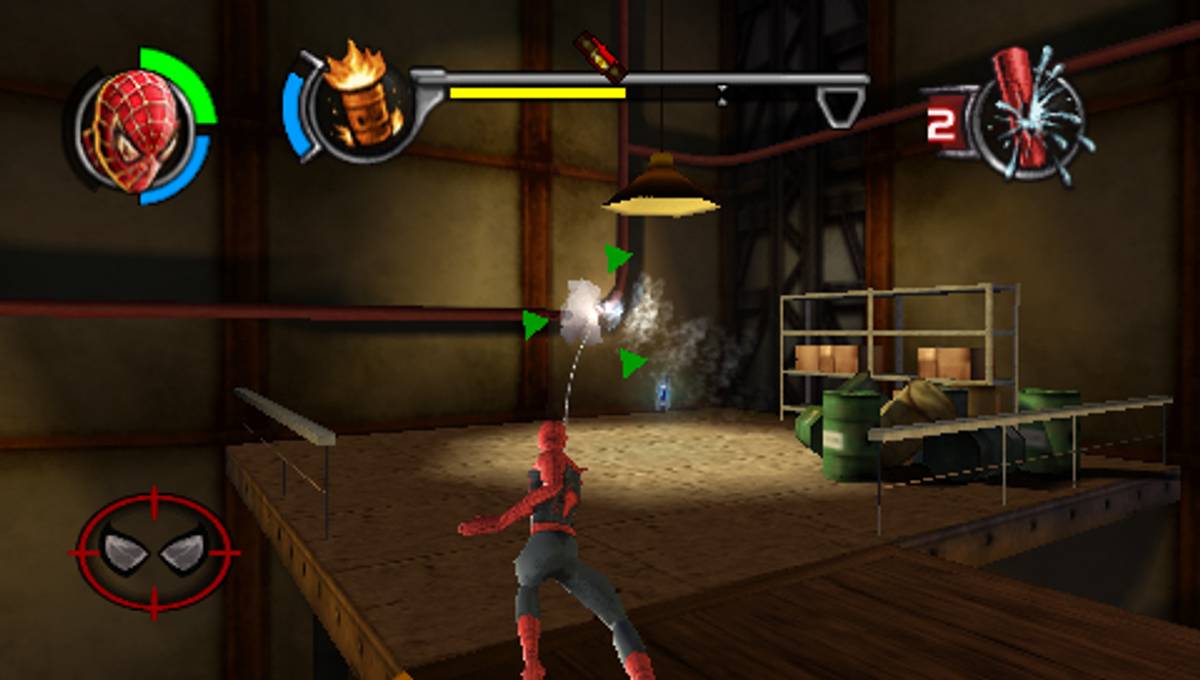Image resolution: width=1200 pixels, height=680 pixels.
Task: Activate the spider-sense eyes target icon
Action: pyautogui.click(x=154, y=551)
